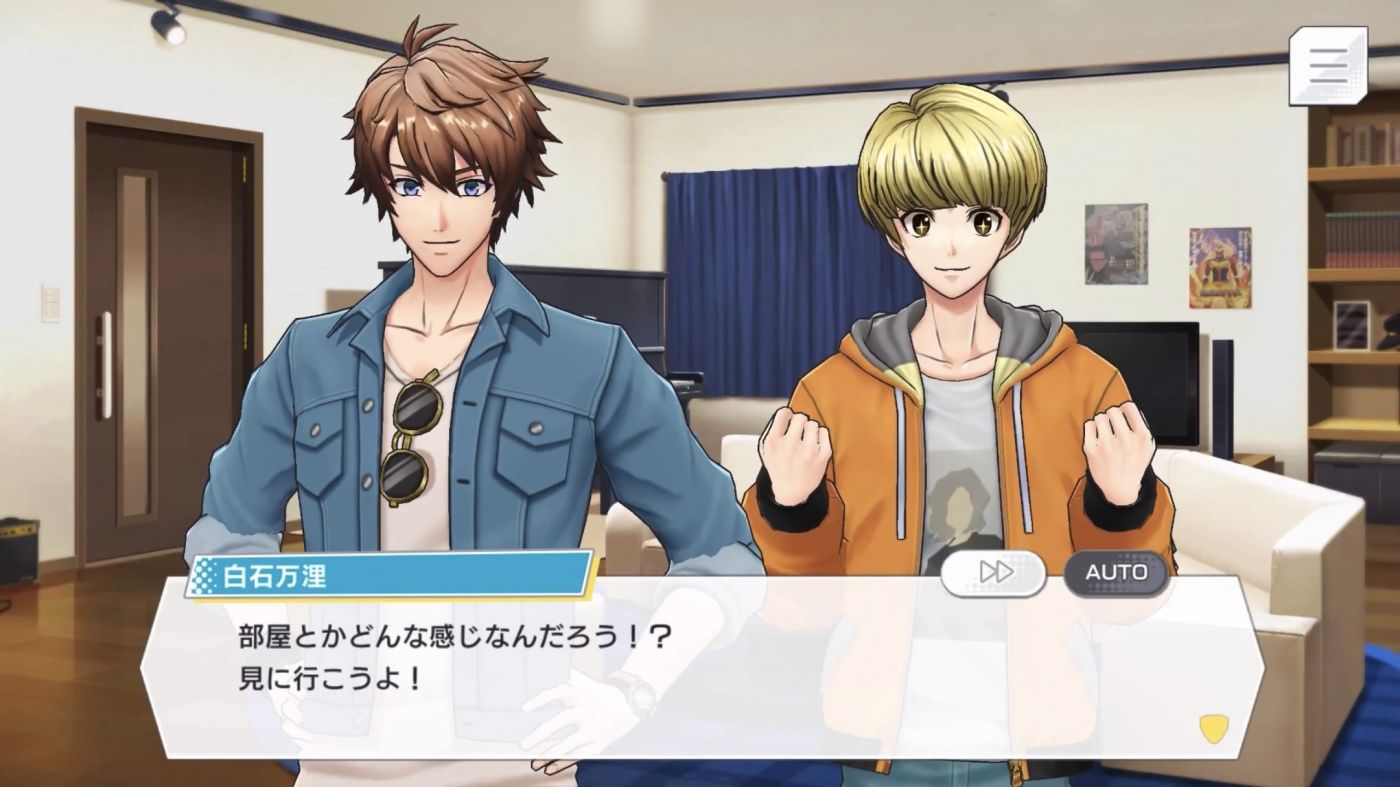The width and height of the screenshot is (1400, 787).
Task: Advance dialogue via the yellow continue marker
Action: coord(1213,728)
